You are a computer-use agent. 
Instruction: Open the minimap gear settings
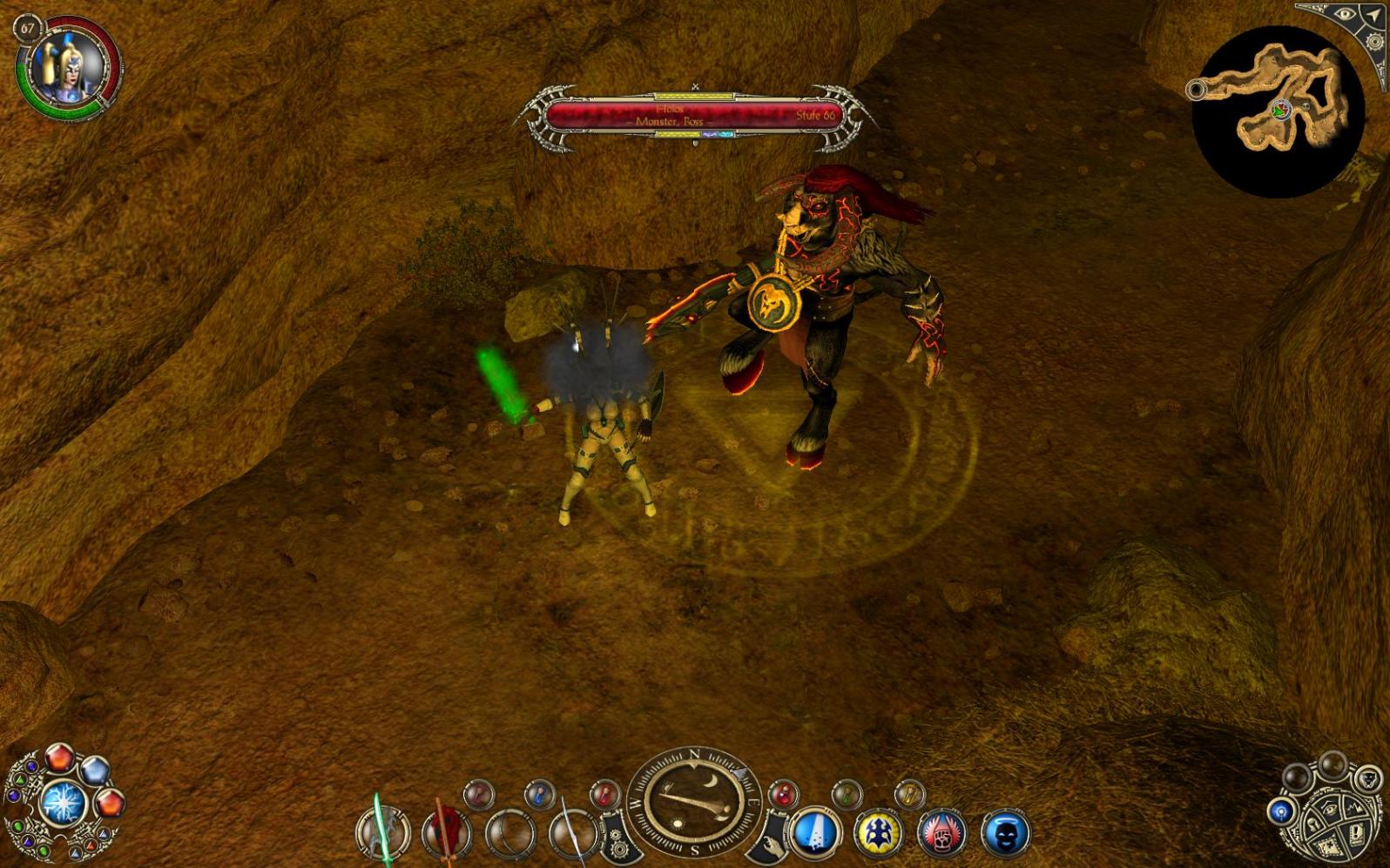pos(1375,41)
